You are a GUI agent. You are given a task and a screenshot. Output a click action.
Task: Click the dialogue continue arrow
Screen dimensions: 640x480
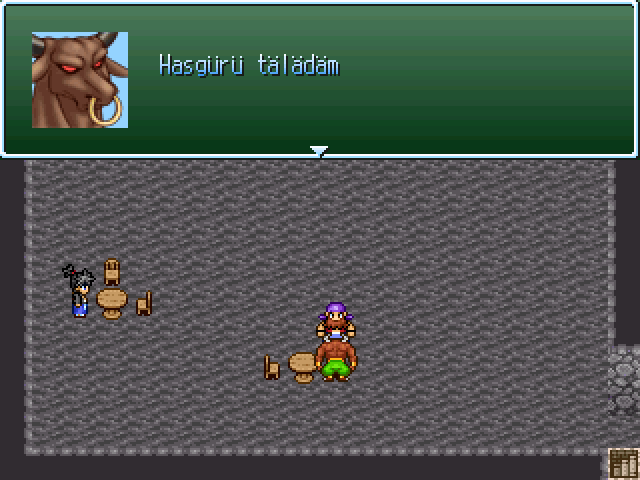tap(319, 151)
